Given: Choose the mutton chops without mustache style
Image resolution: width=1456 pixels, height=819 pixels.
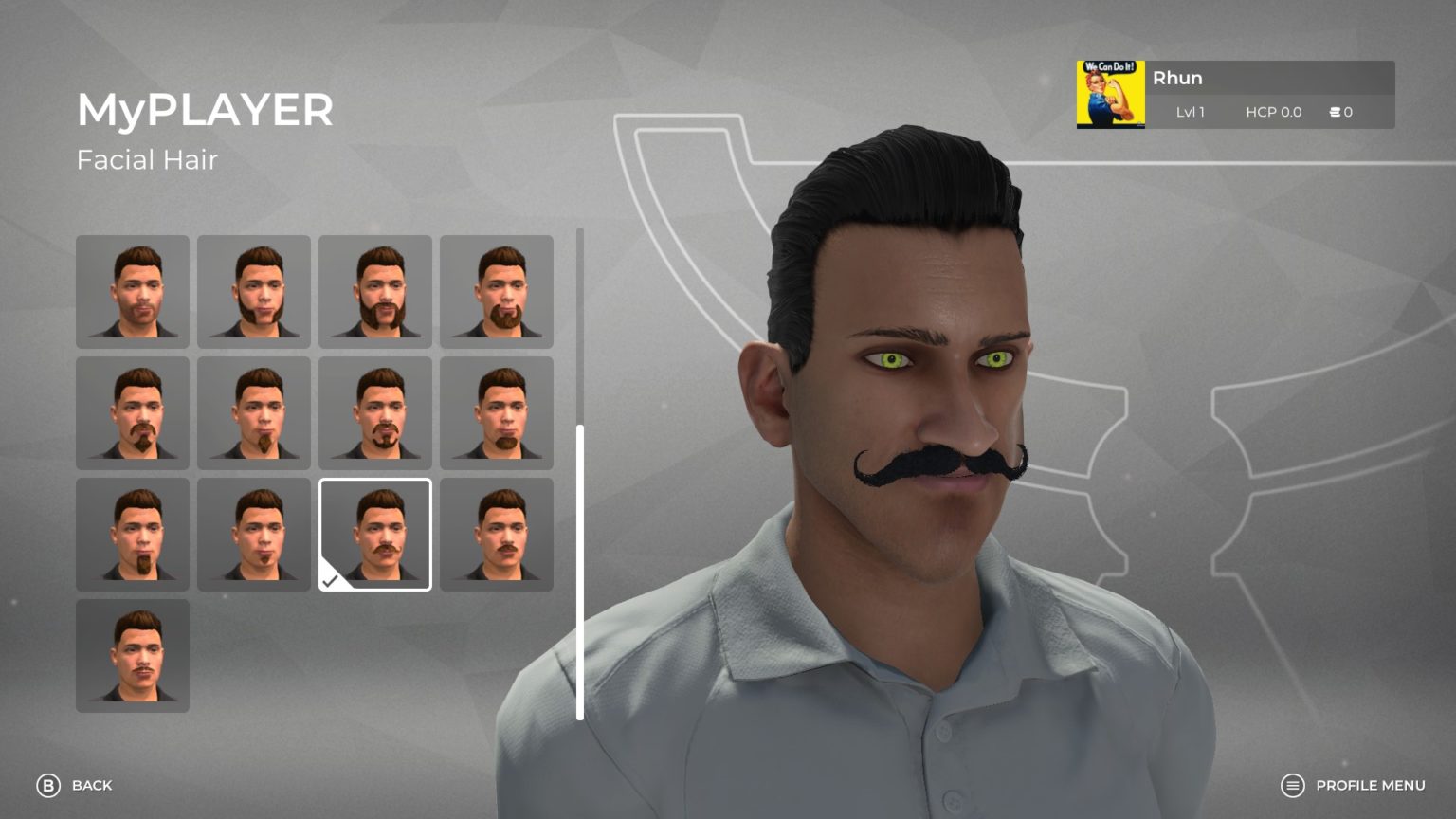Looking at the screenshot, I should (x=254, y=292).
